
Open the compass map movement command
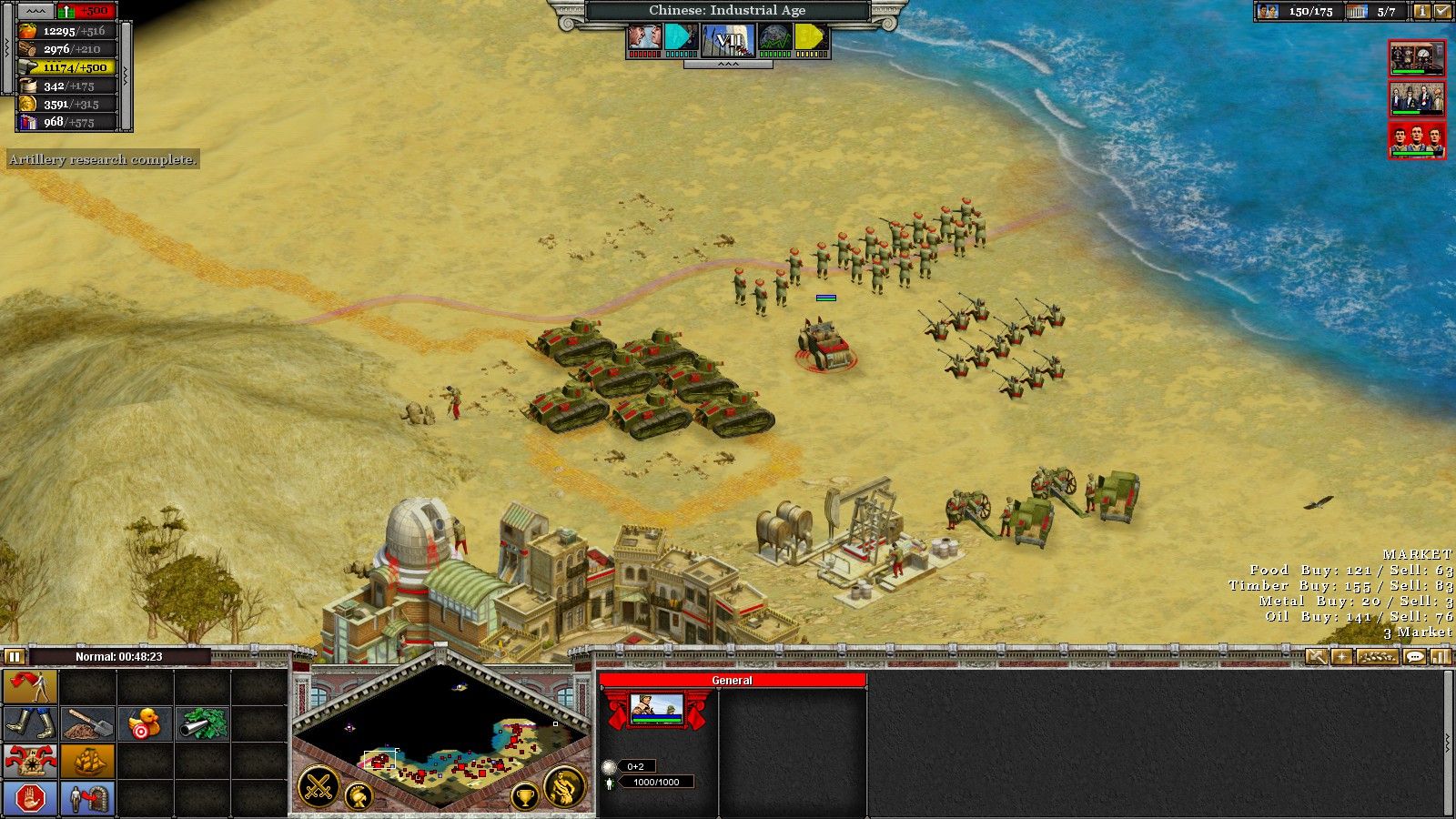click(x=31, y=761)
